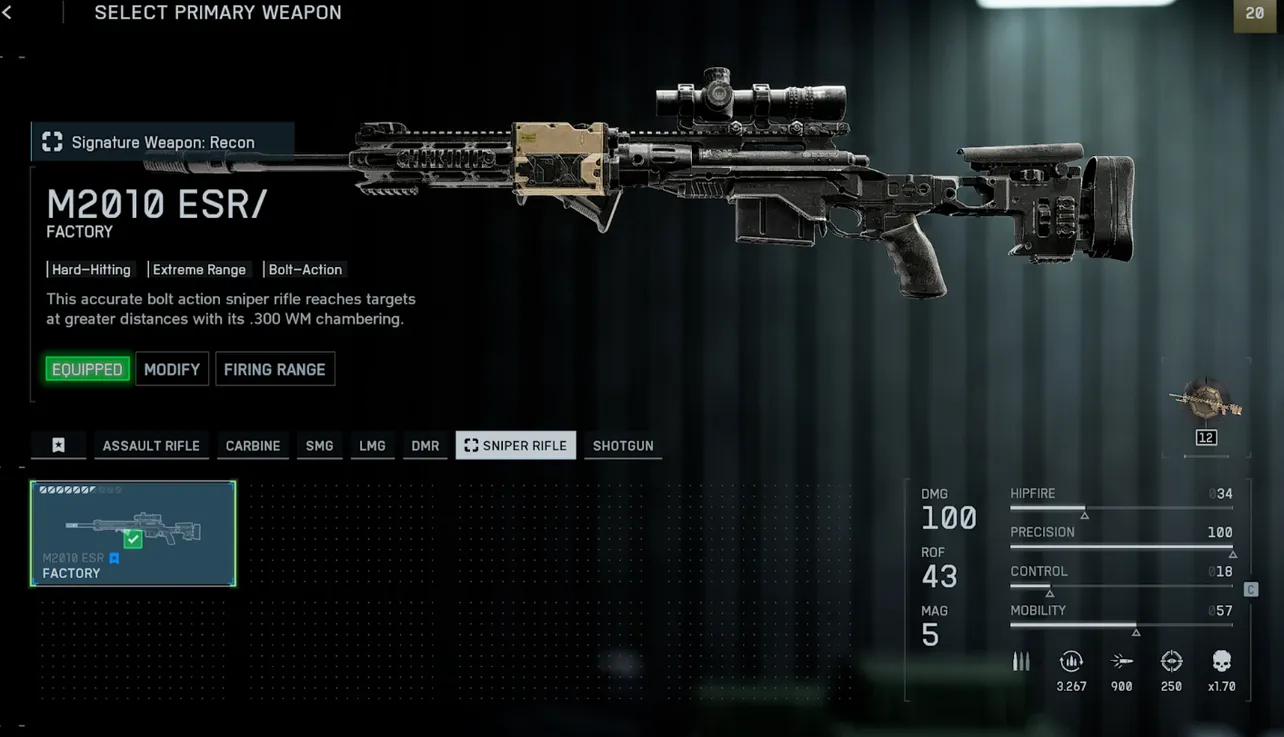Click the Signature Weapon: Recon crosshair icon
Viewport: 1284px width, 737px height.
click(x=51, y=141)
